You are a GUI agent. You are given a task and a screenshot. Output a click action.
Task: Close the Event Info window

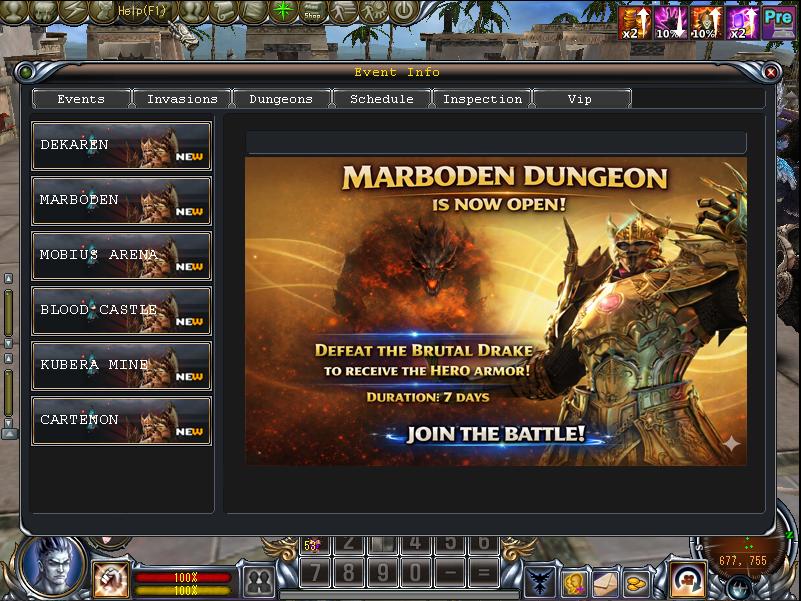click(770, 72)
